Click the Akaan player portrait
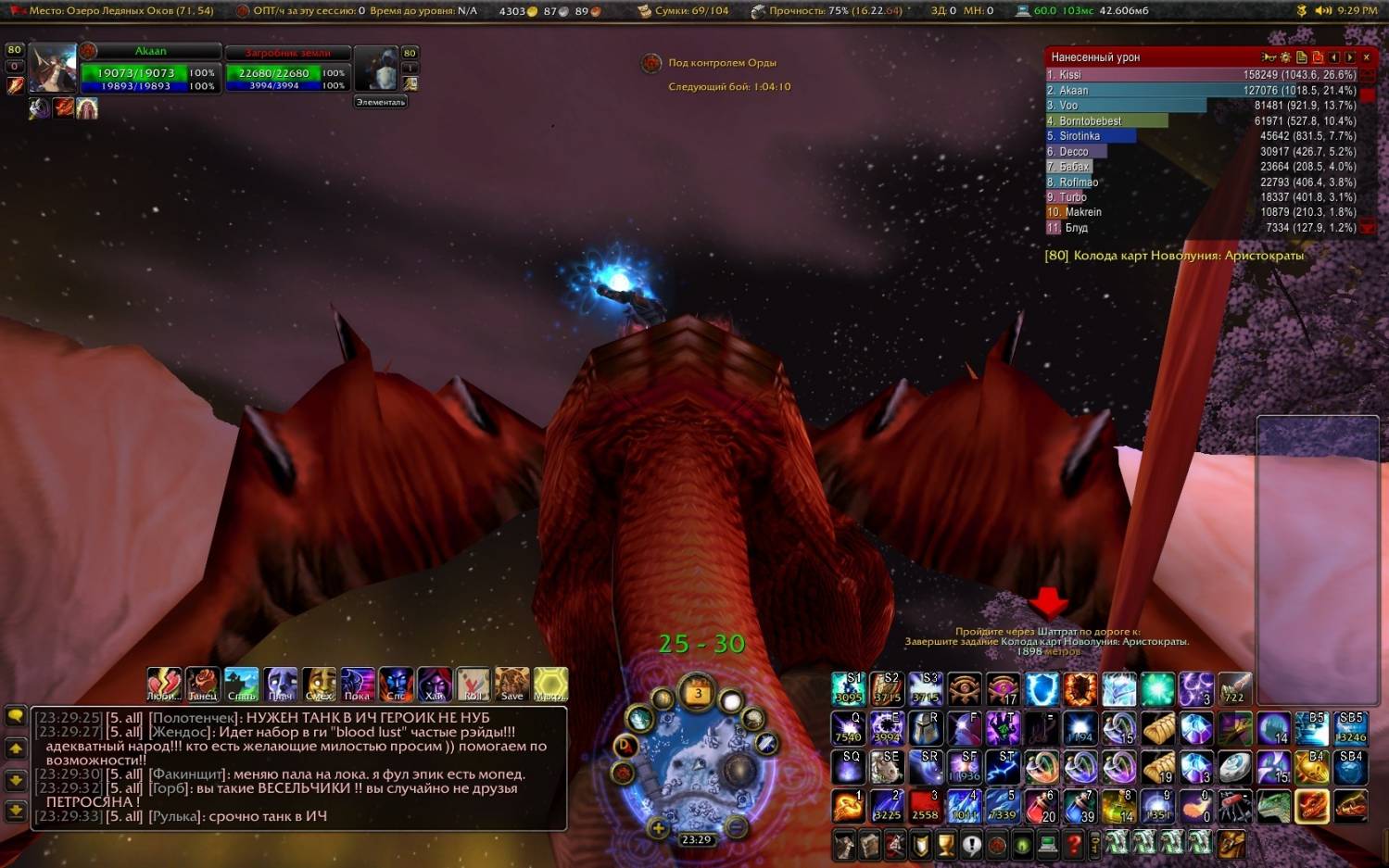Screen dimensions: 1389x868 pyautogui.click(x=52, y=68)
